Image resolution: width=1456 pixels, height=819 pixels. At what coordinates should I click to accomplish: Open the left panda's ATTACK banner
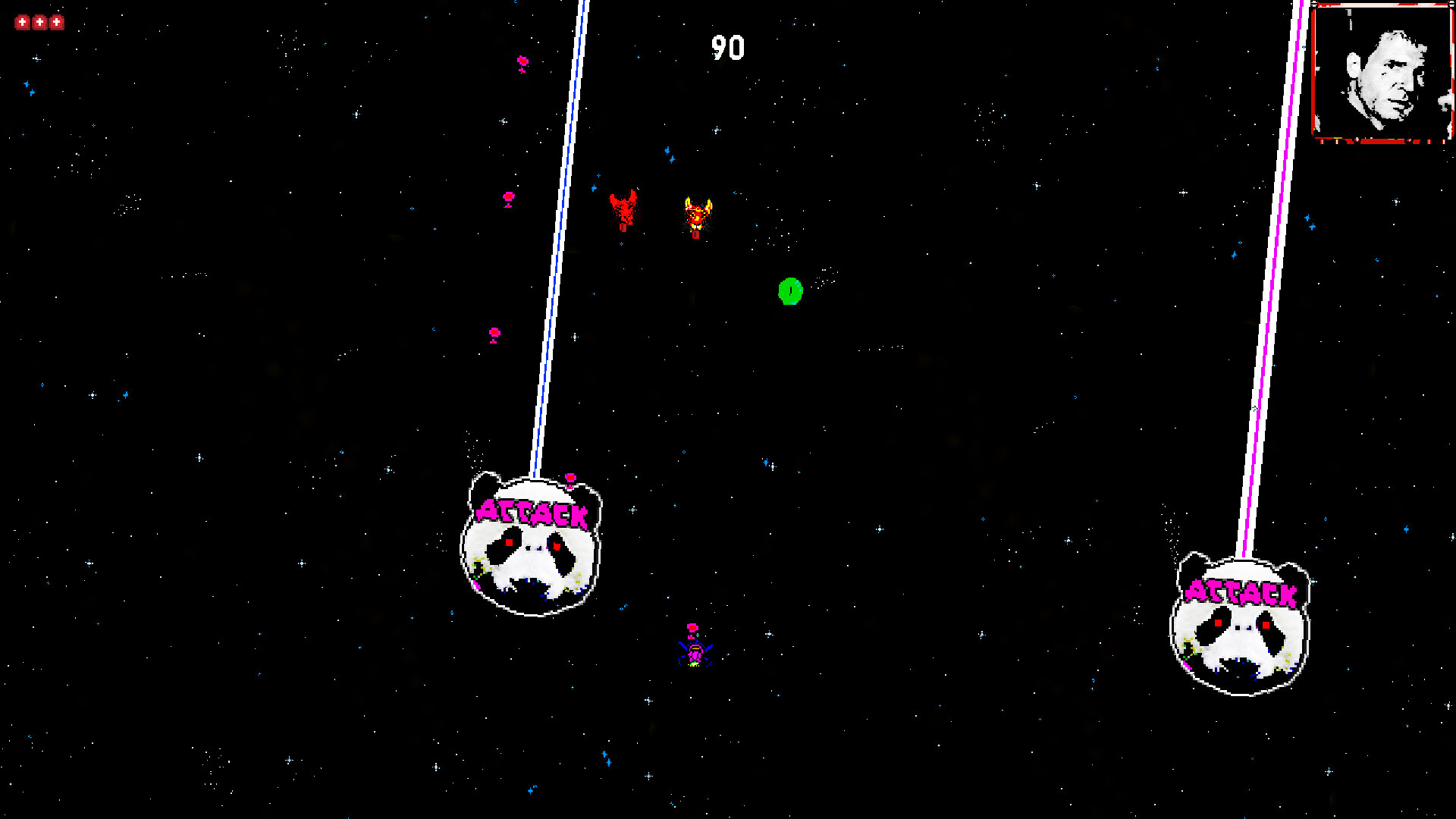[532, 514]
